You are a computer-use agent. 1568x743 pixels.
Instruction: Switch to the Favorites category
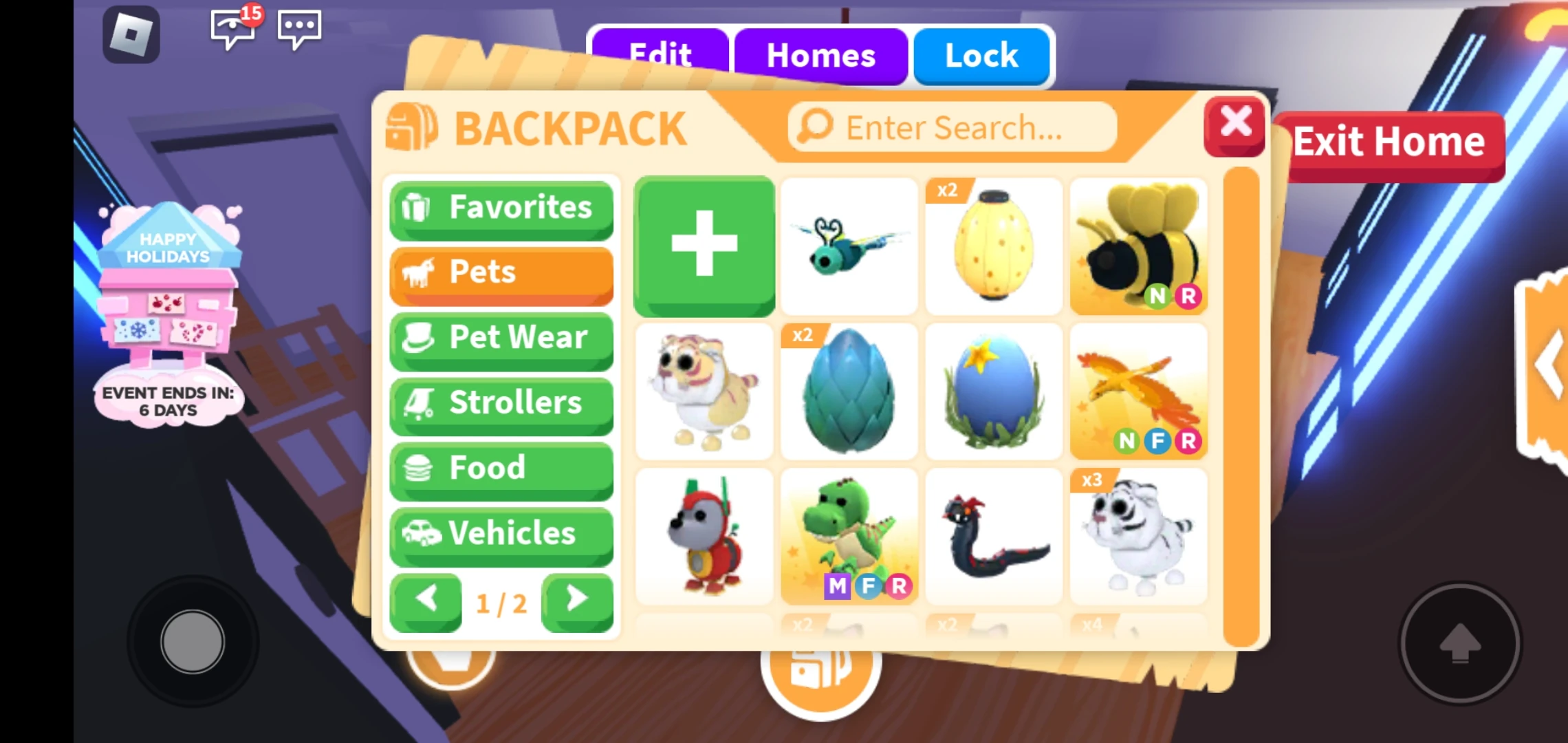pyautogui.click(x=501, y=208)
